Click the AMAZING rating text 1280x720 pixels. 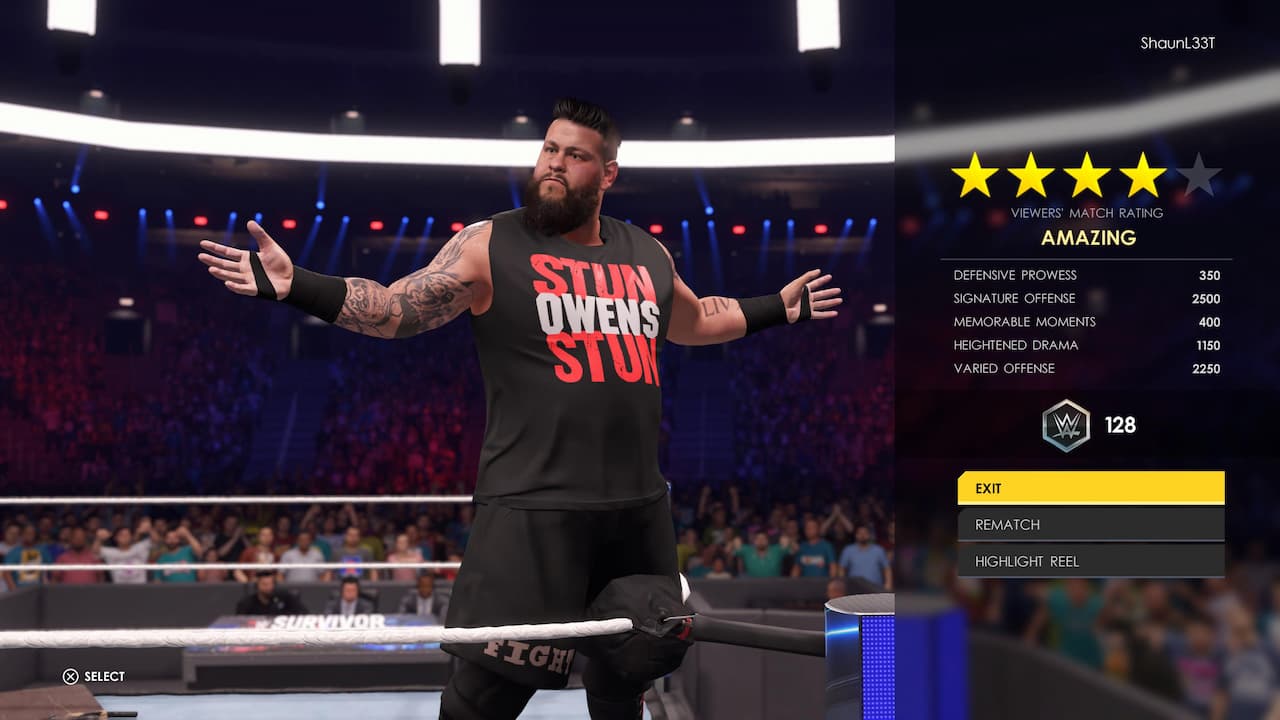click(x=1090, y=237)
